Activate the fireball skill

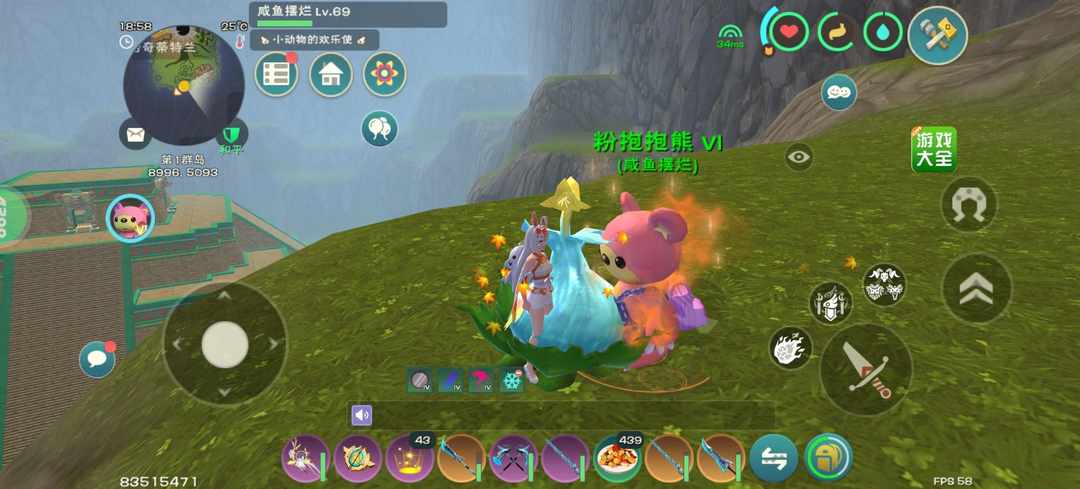(x=789, y=347)
